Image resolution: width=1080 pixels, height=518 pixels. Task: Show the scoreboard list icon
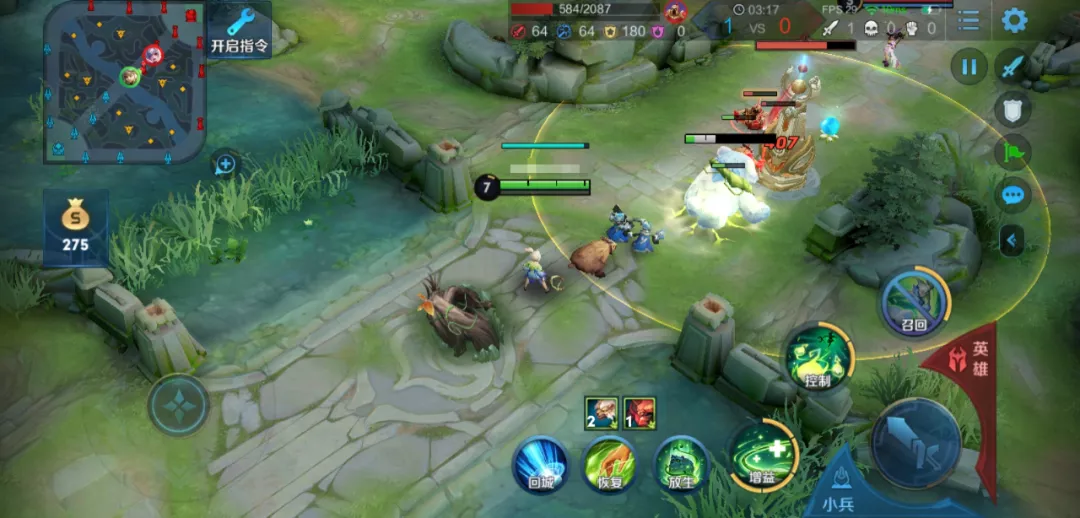pyautogui.click(x=968, y=20)
